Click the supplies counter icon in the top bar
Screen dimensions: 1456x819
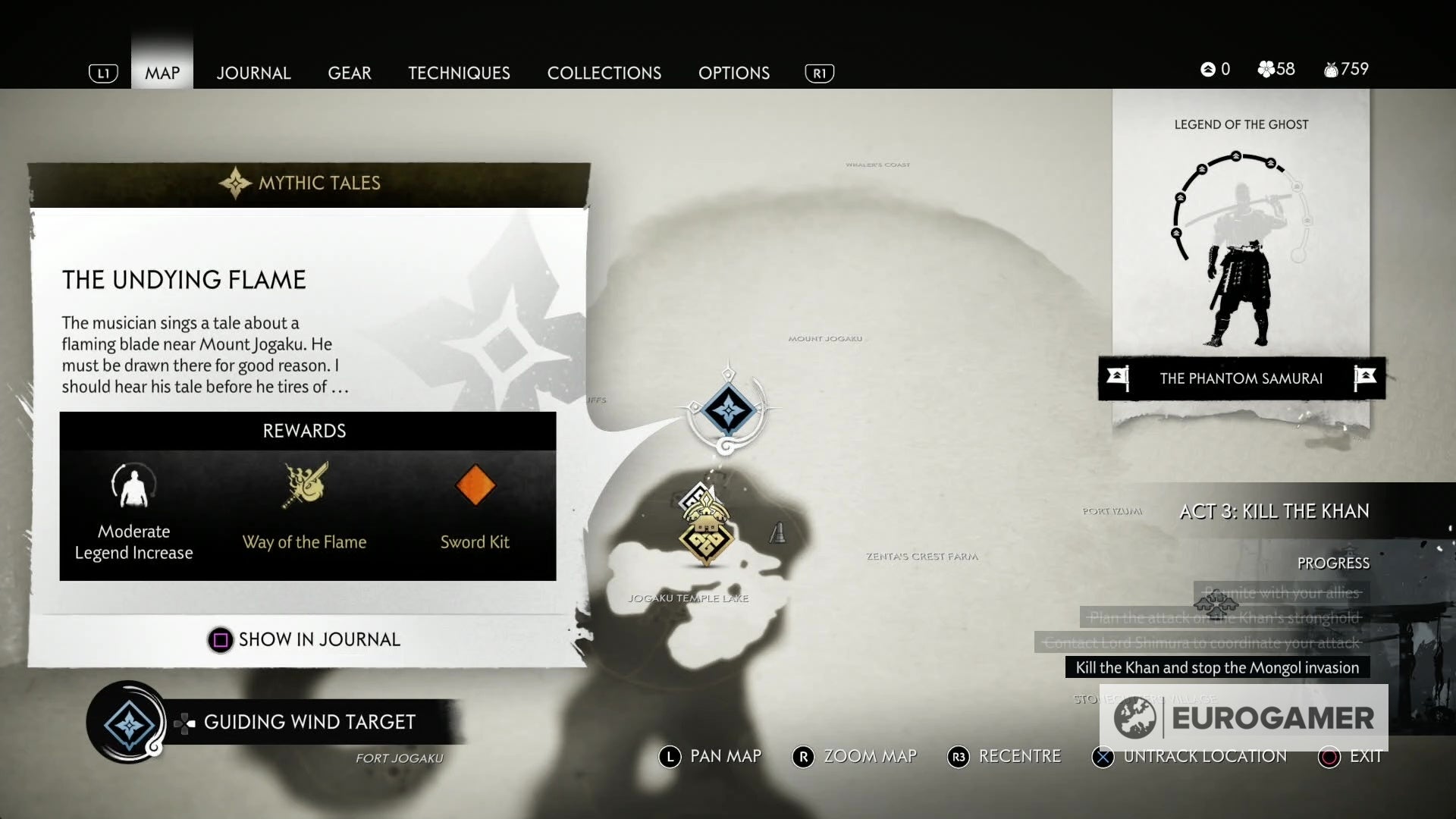(x=1332, y=69)
